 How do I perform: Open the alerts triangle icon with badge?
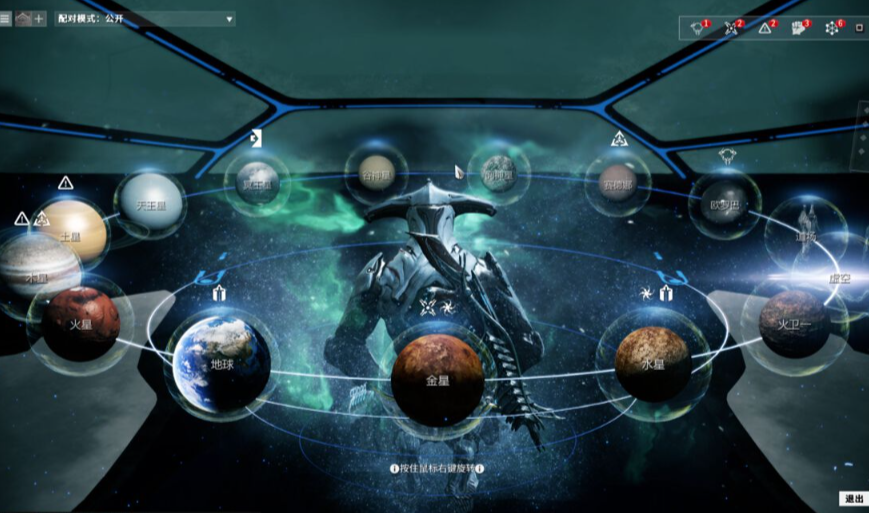tap(765, 28)
